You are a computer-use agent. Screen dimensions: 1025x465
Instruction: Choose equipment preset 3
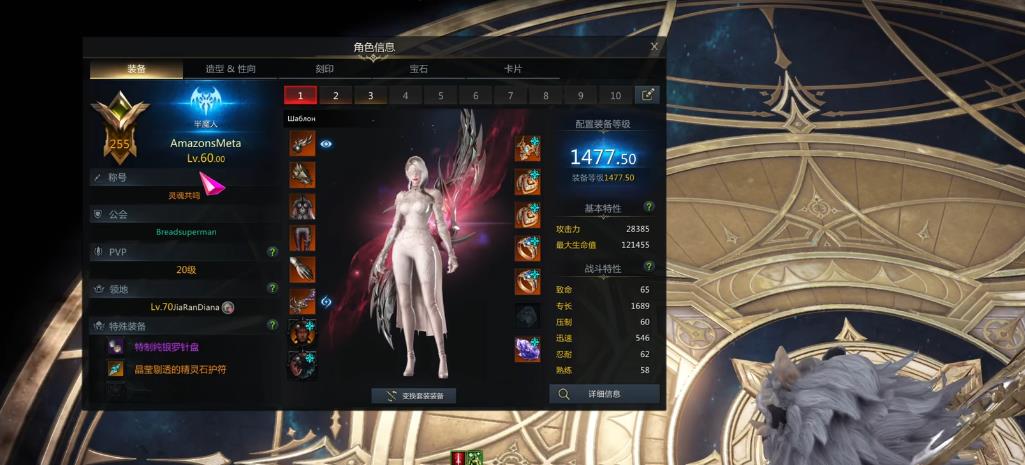pyautogui.click(x=370, y=96)
